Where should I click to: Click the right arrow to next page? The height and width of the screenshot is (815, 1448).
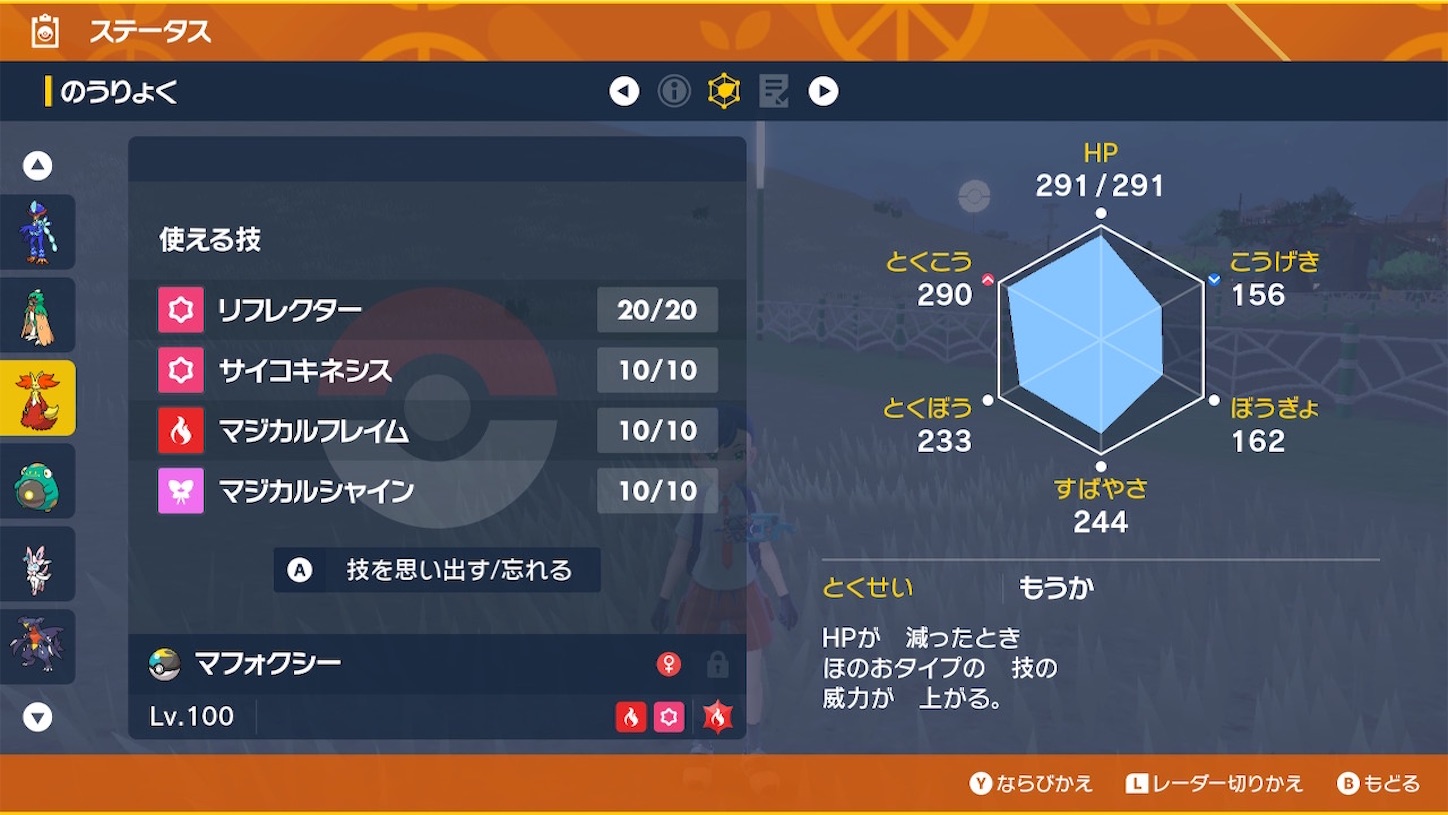tap(824, 89)
